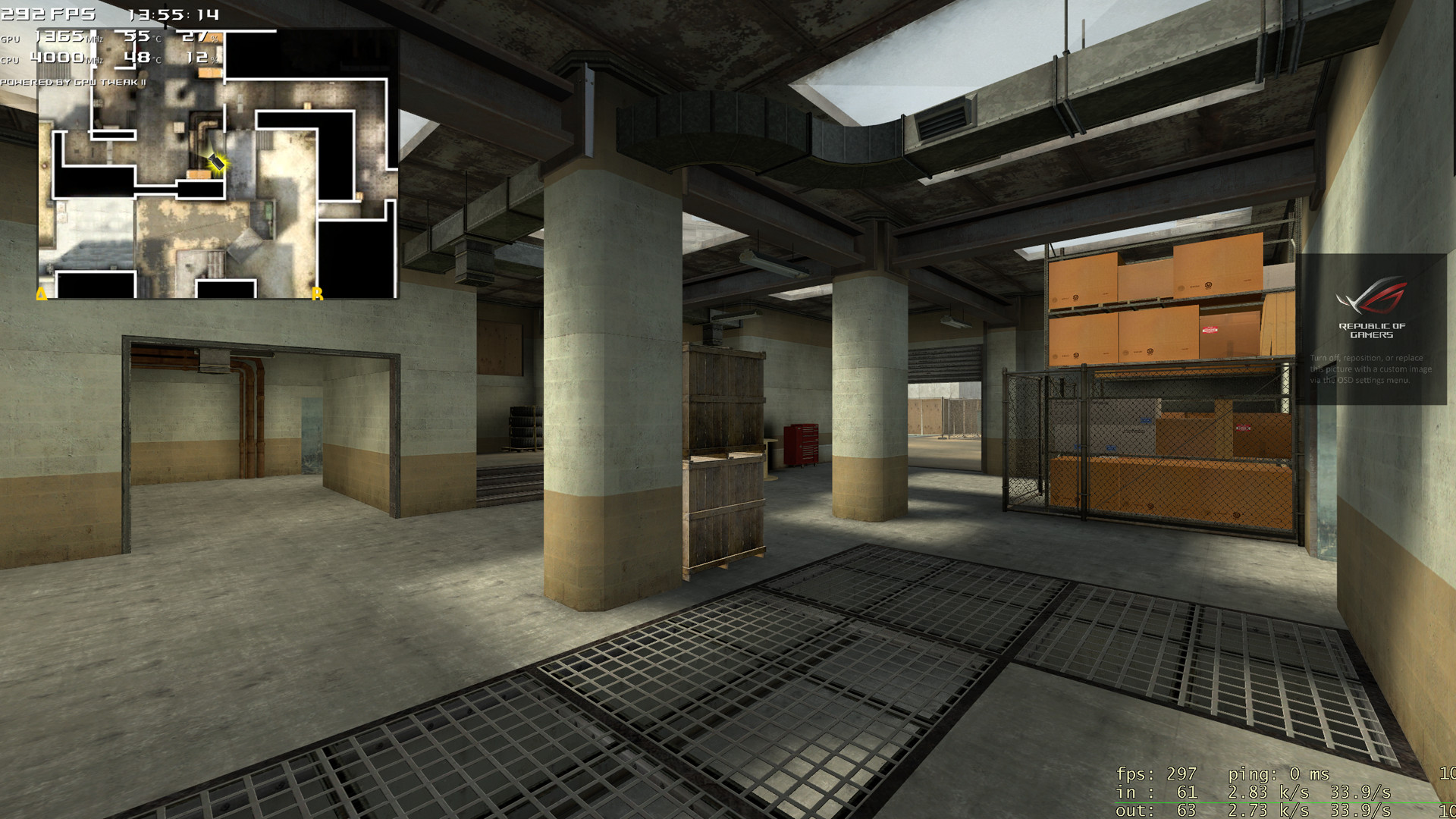Click the 4000 MHz CPU clock readout
1456x819 pixels.
[x=59, y=58]
